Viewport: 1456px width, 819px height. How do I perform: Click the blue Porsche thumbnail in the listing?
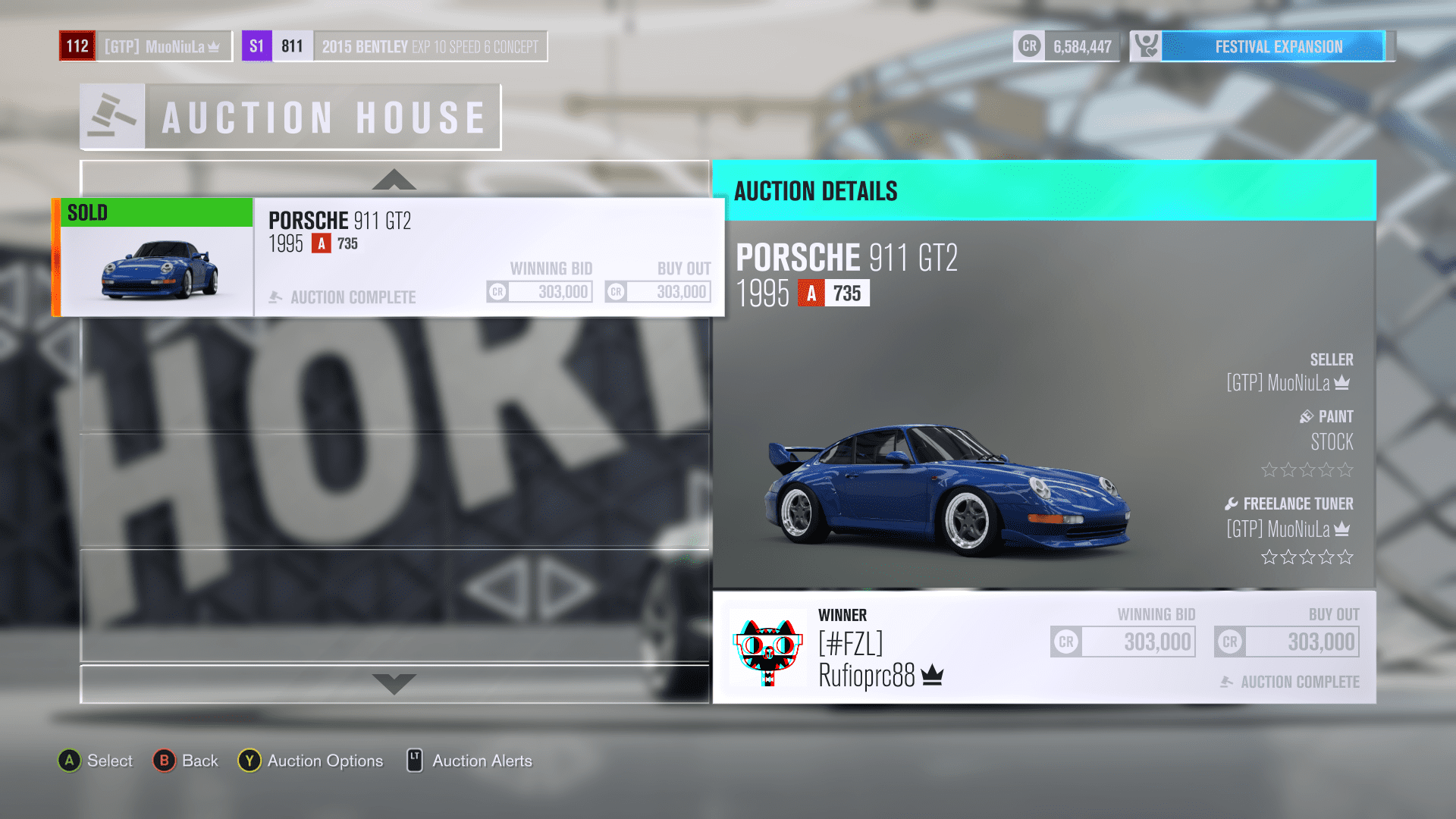pyautogui.click(x=158, y=271)
